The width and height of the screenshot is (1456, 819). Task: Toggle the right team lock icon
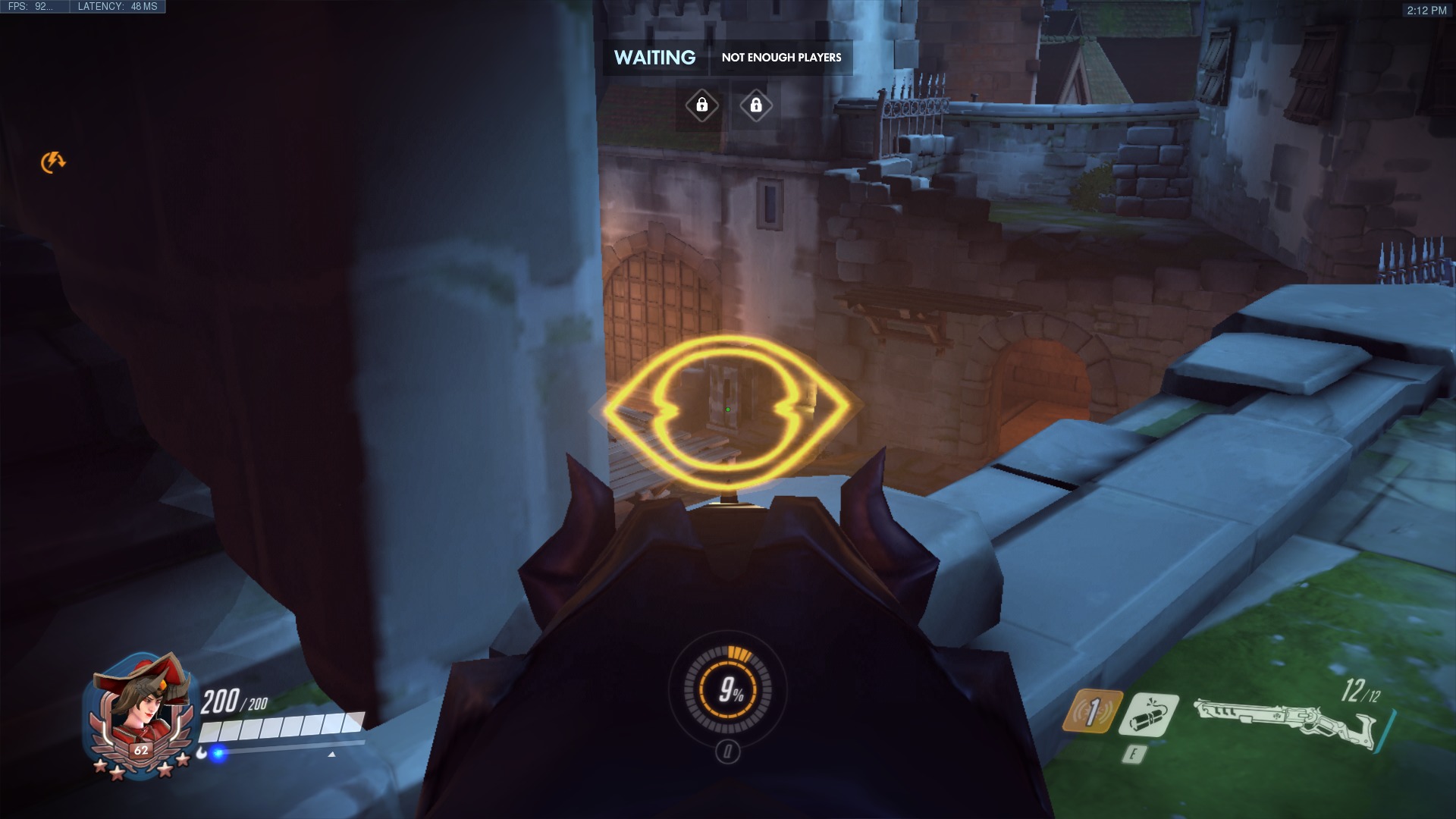(756, 105)
